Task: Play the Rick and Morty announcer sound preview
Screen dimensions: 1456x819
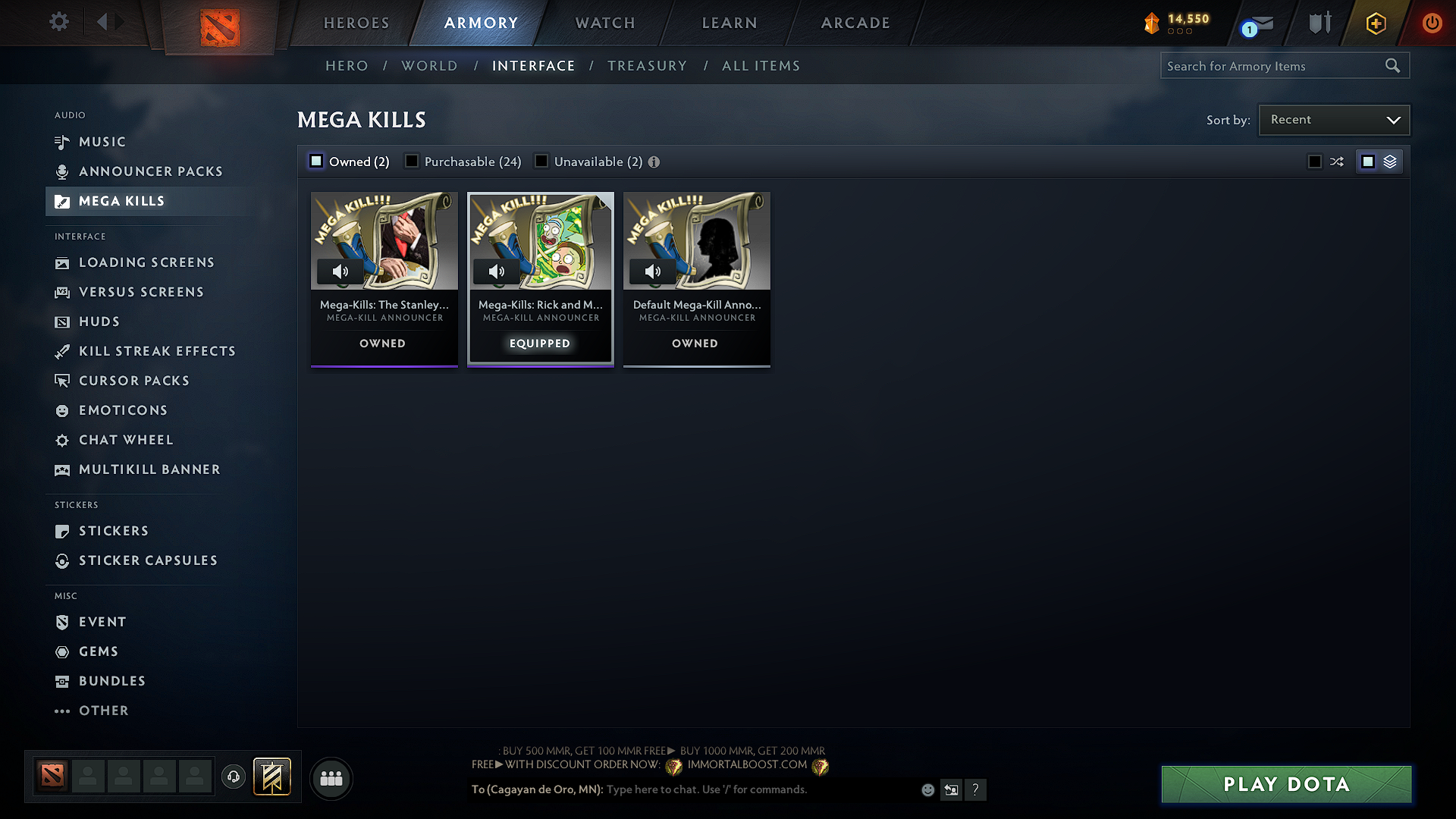Action: [497, 271]
